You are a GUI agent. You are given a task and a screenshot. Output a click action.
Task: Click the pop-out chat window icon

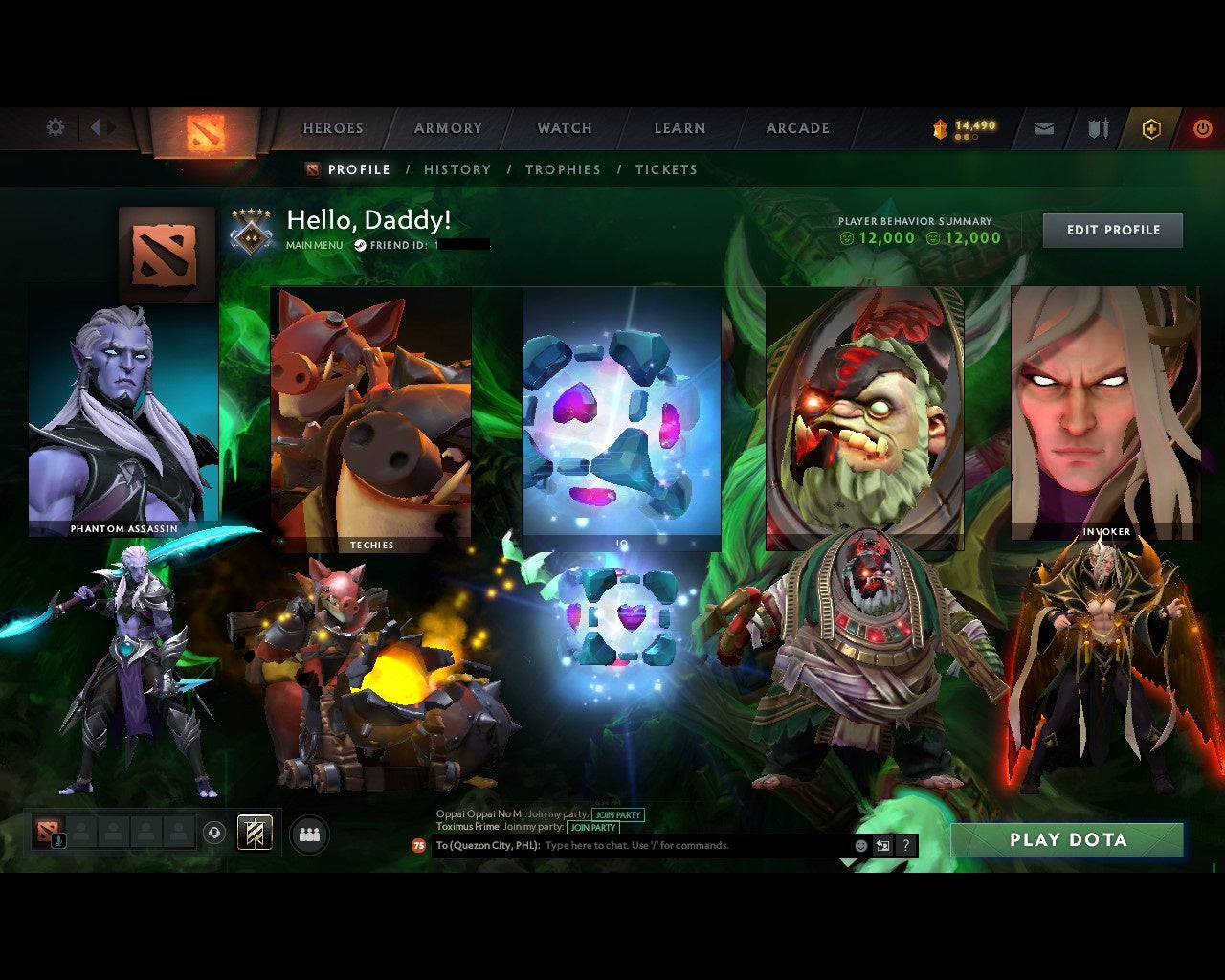point(881,845)
